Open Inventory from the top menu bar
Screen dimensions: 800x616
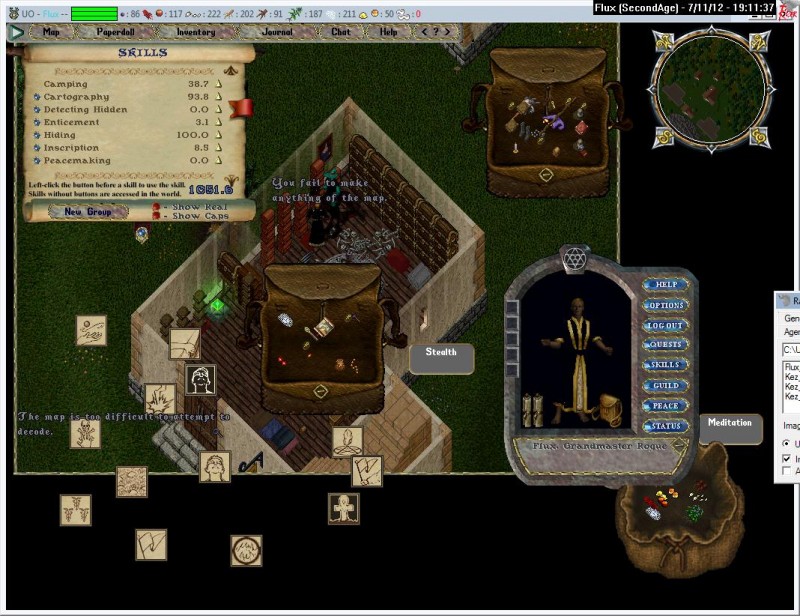[x=196, y=31]
